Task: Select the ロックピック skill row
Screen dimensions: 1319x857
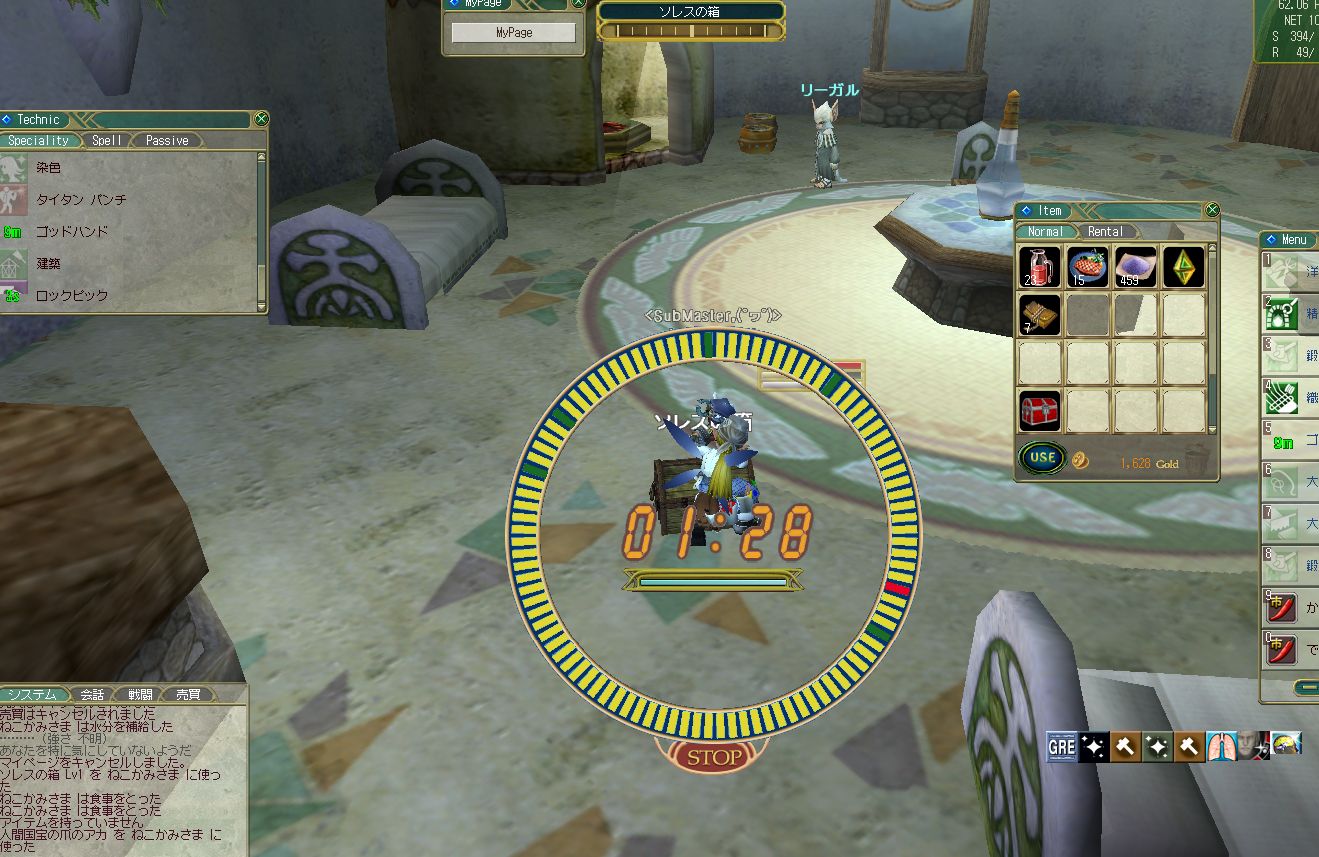Action: coord(72,296)
